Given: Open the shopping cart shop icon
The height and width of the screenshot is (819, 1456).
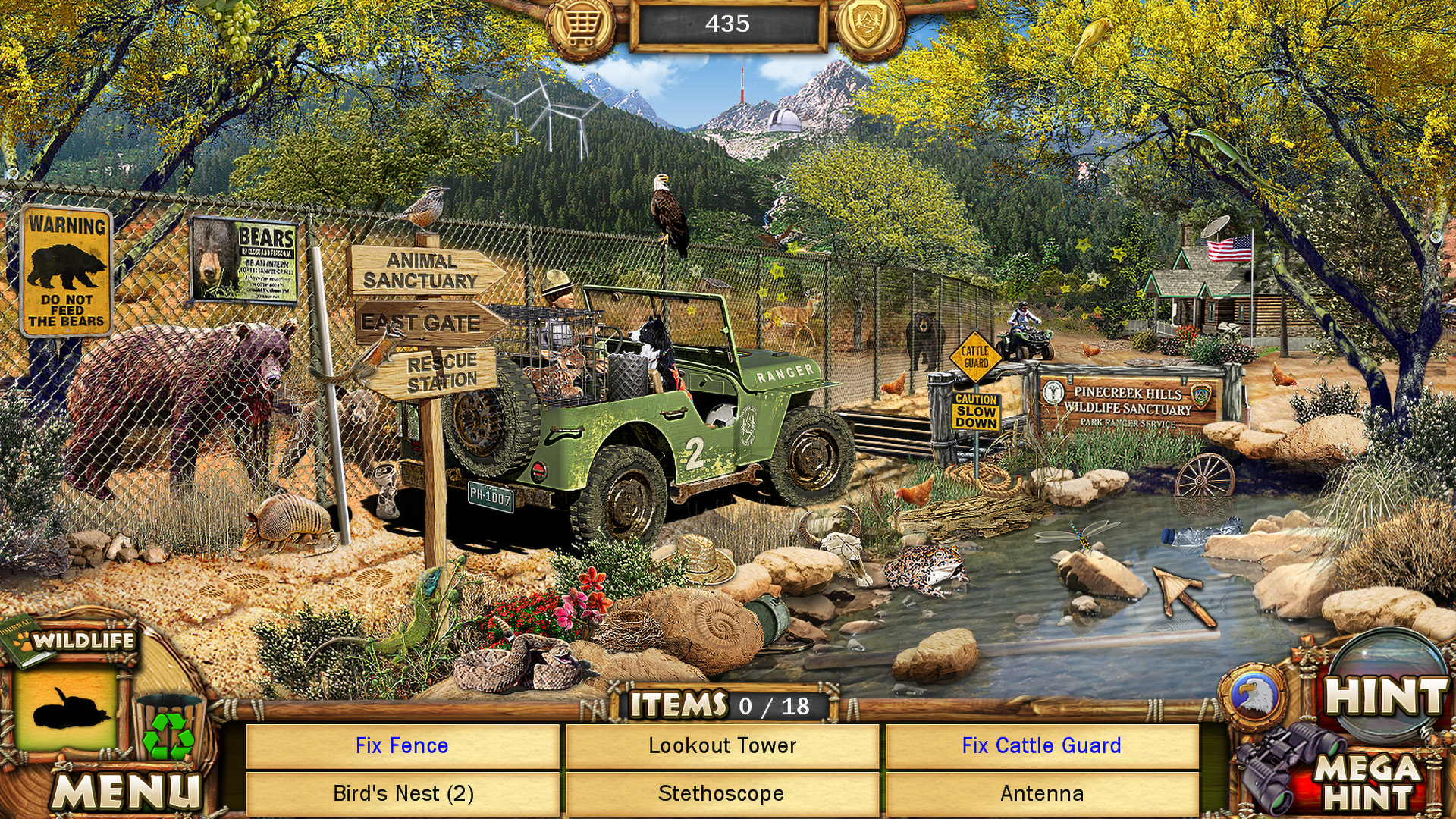Looking at the screenshot, I should [x=581, y=25].
